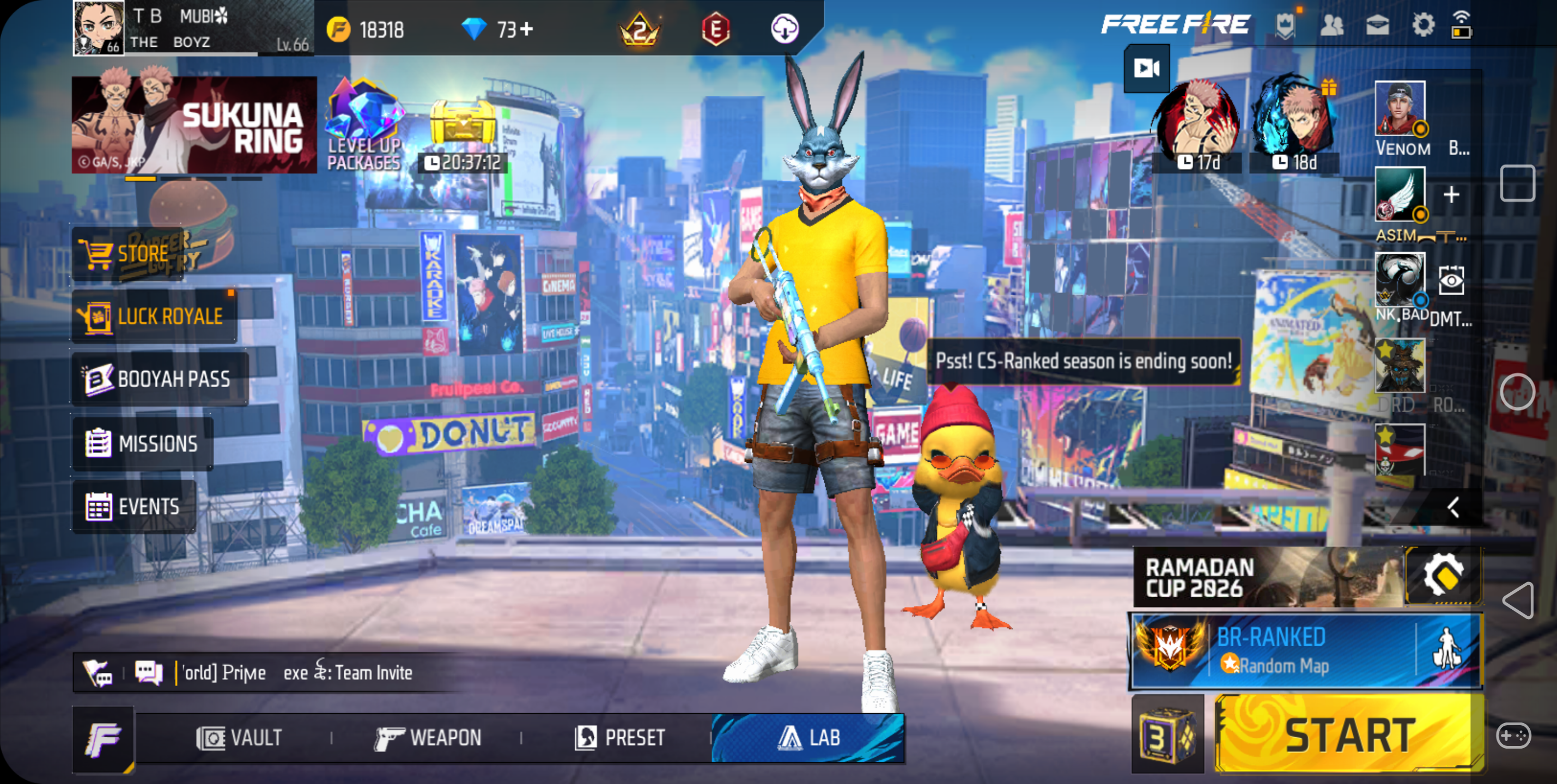Tap the Android back triangle button

[1518, 600]
